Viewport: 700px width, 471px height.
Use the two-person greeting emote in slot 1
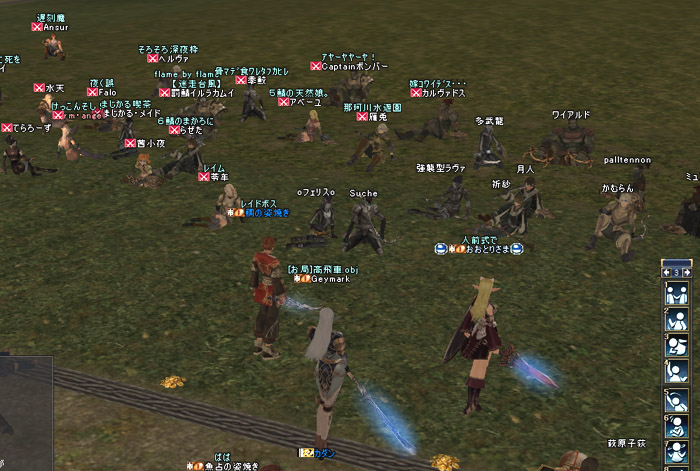676,293
